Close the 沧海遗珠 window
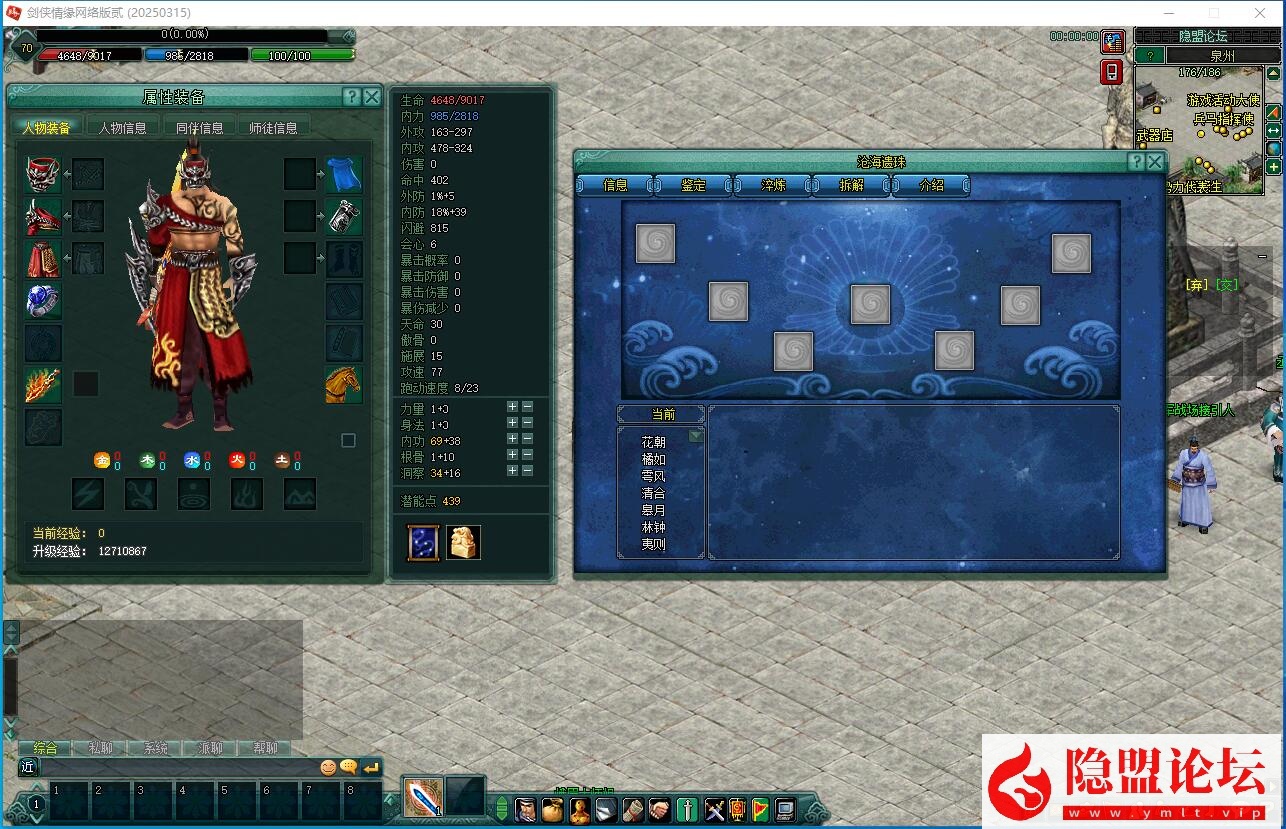The width and height of the screenshot is (1286, 829). (1155, 162)
